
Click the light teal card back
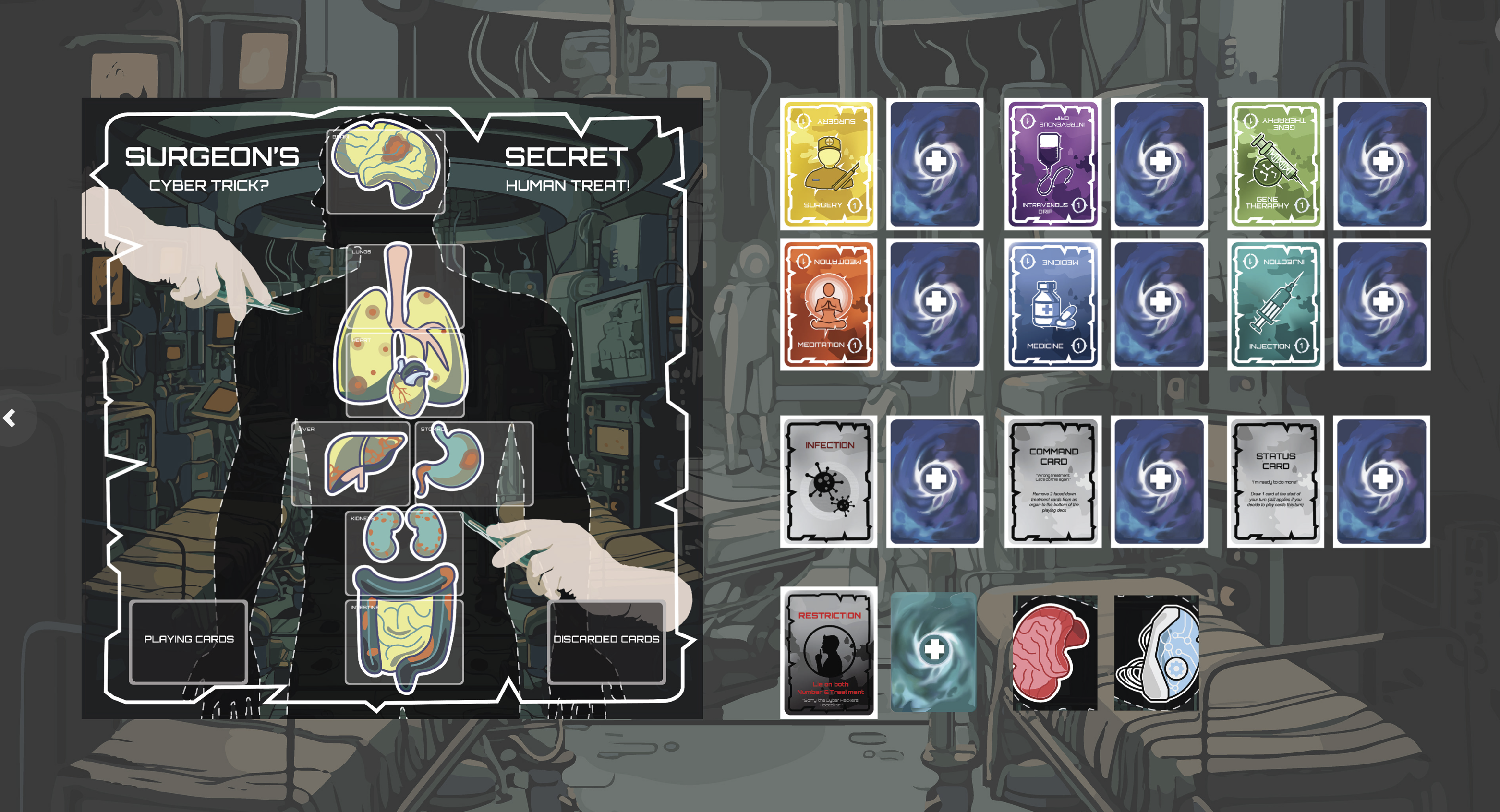pos(933,652)
